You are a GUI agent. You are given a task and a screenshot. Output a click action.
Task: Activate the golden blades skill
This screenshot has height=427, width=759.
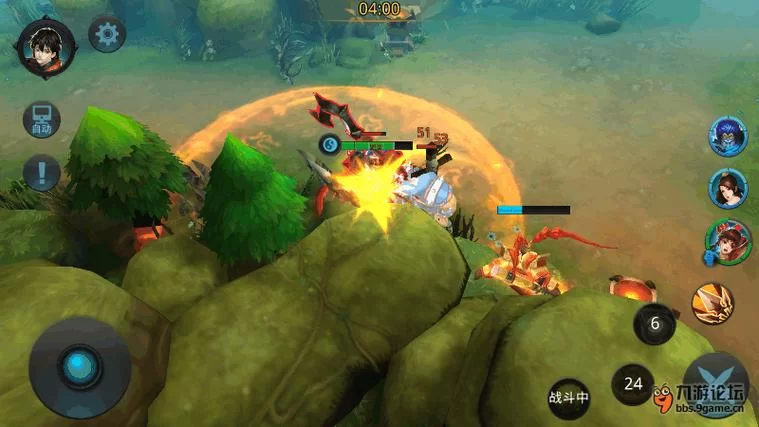click(x=713, y=303)
